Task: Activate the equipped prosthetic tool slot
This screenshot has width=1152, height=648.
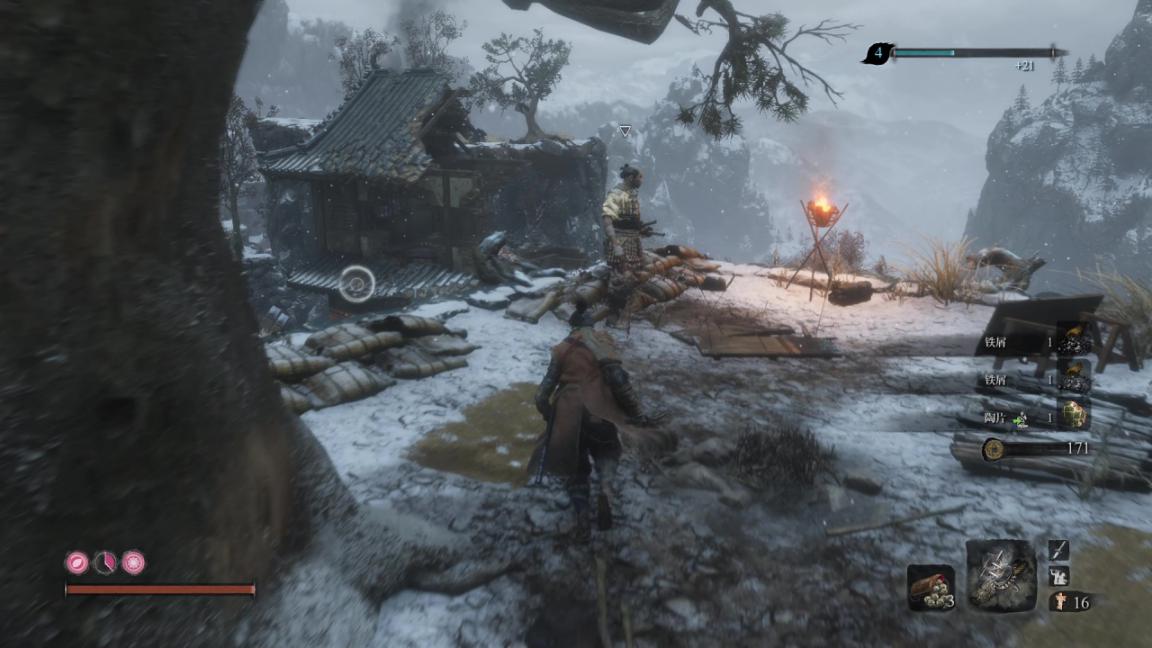Action: pyautogui.click(x=1001, y=575)
